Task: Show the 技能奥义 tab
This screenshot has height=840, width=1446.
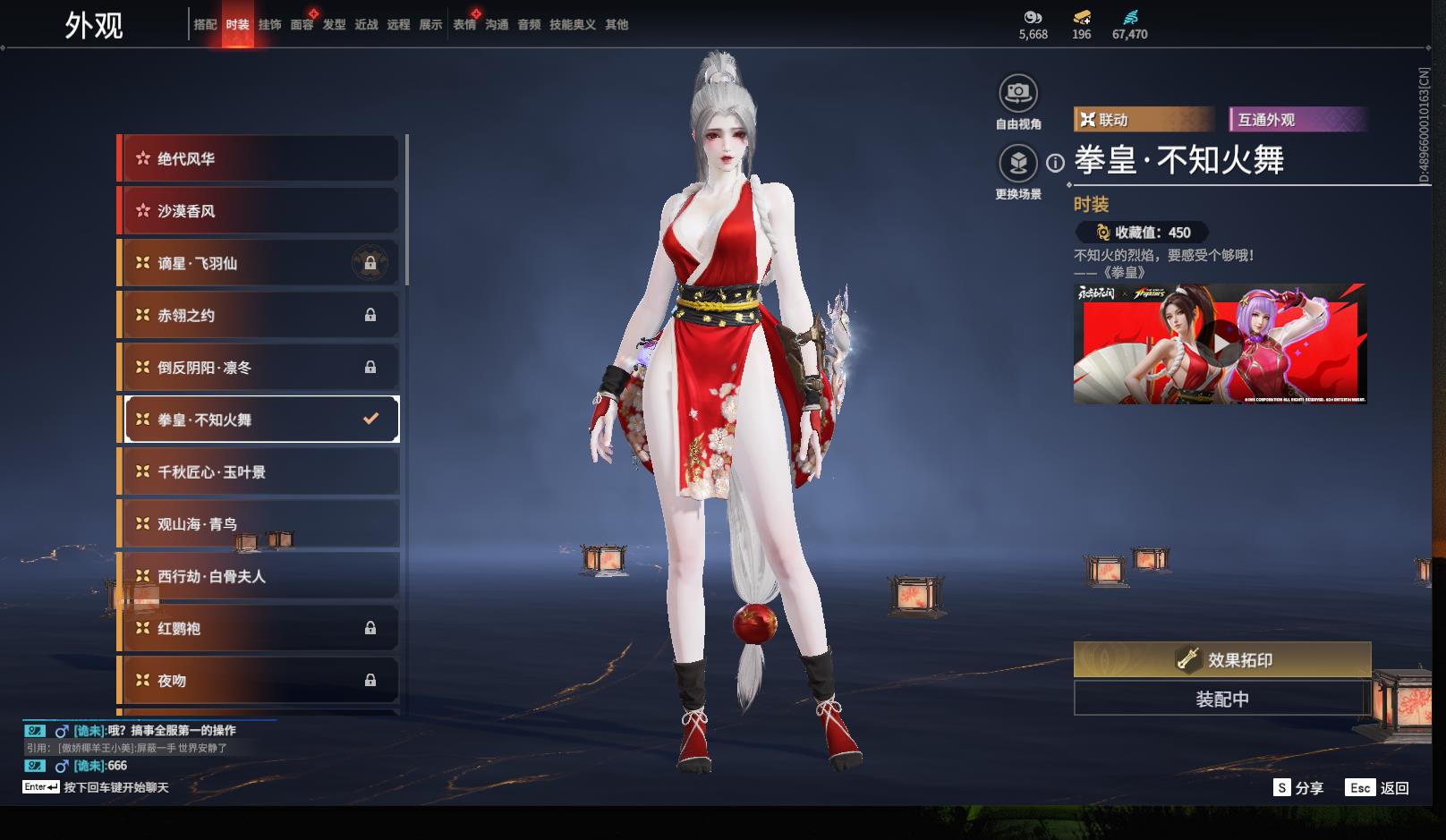Action: click(573, 25)
